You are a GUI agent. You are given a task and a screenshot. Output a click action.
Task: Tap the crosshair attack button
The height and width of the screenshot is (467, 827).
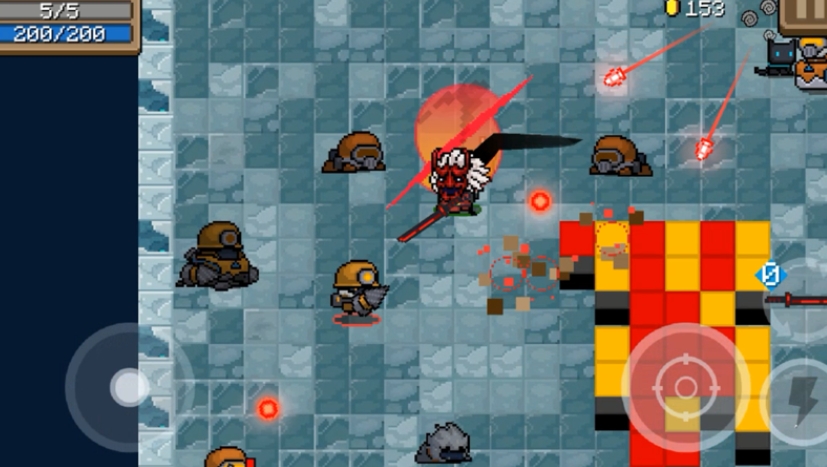point(685,386)
